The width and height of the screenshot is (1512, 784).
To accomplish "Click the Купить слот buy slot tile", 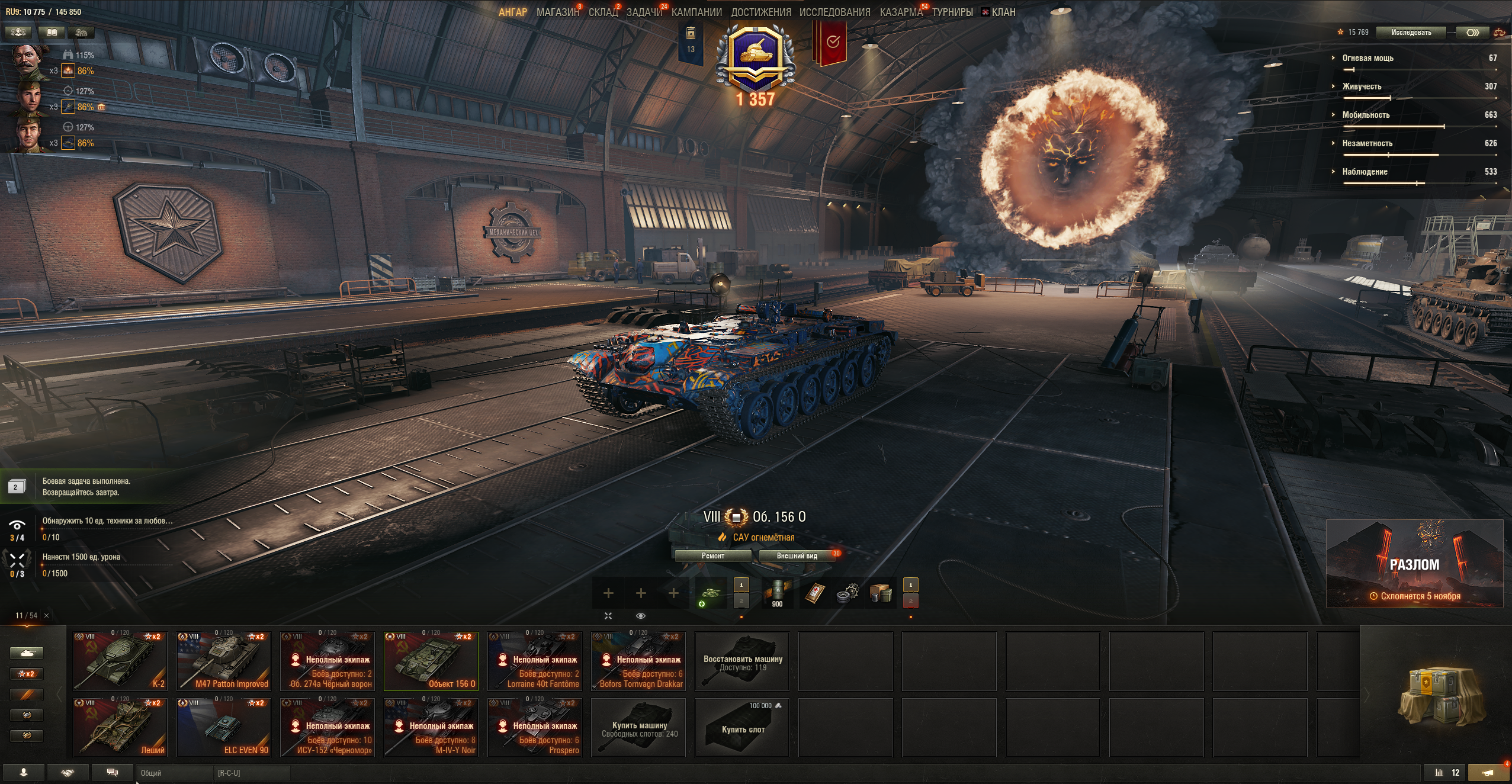I will click(742, 728).
